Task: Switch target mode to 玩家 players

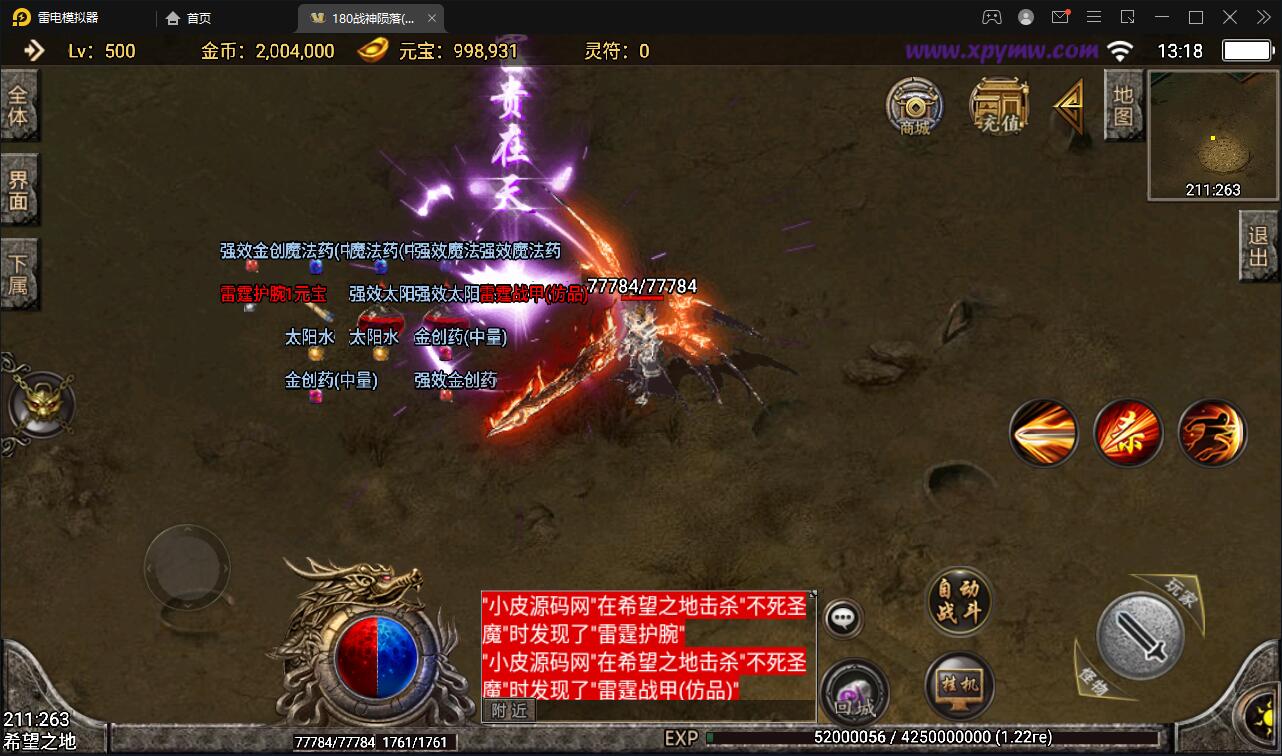Action: (1180, 590)
